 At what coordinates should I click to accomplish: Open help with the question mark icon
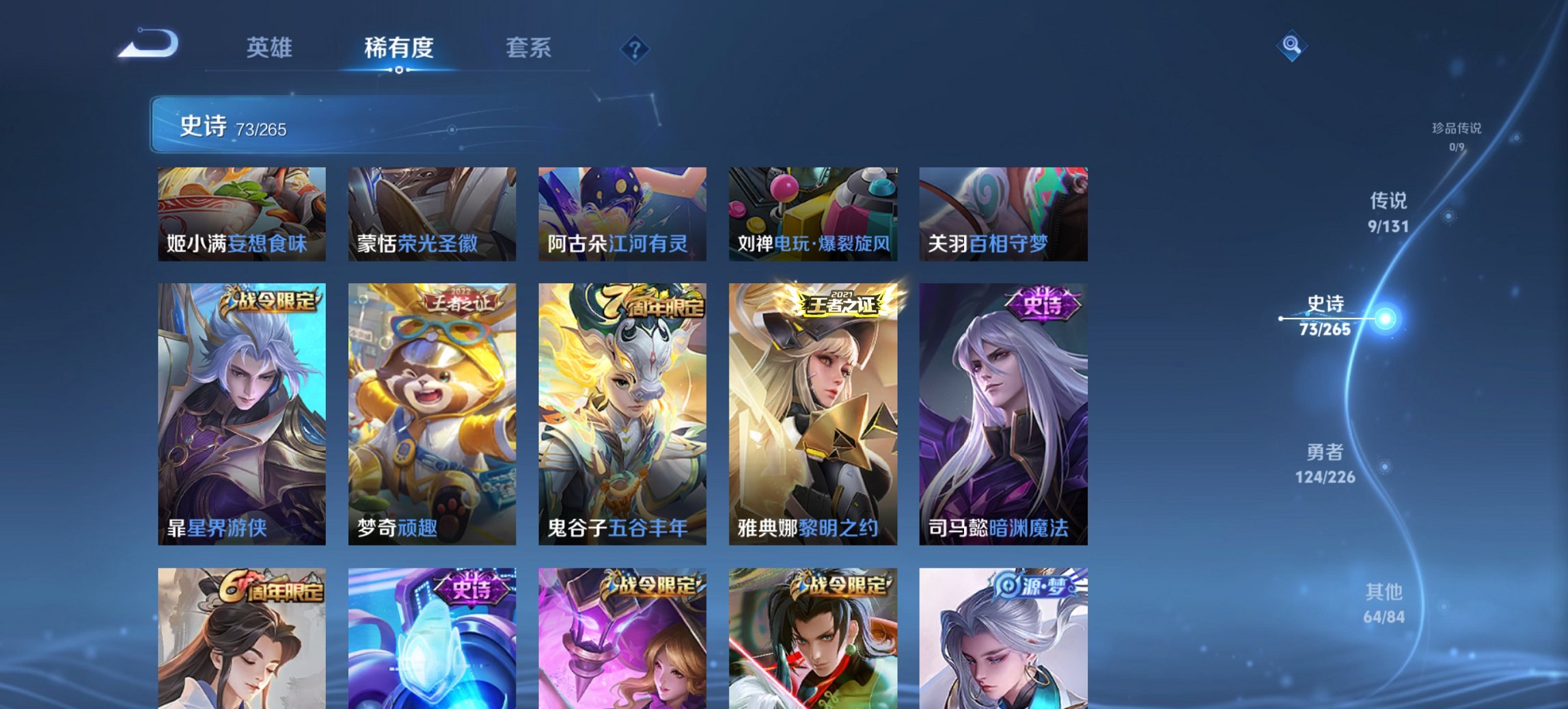[633, 48]
